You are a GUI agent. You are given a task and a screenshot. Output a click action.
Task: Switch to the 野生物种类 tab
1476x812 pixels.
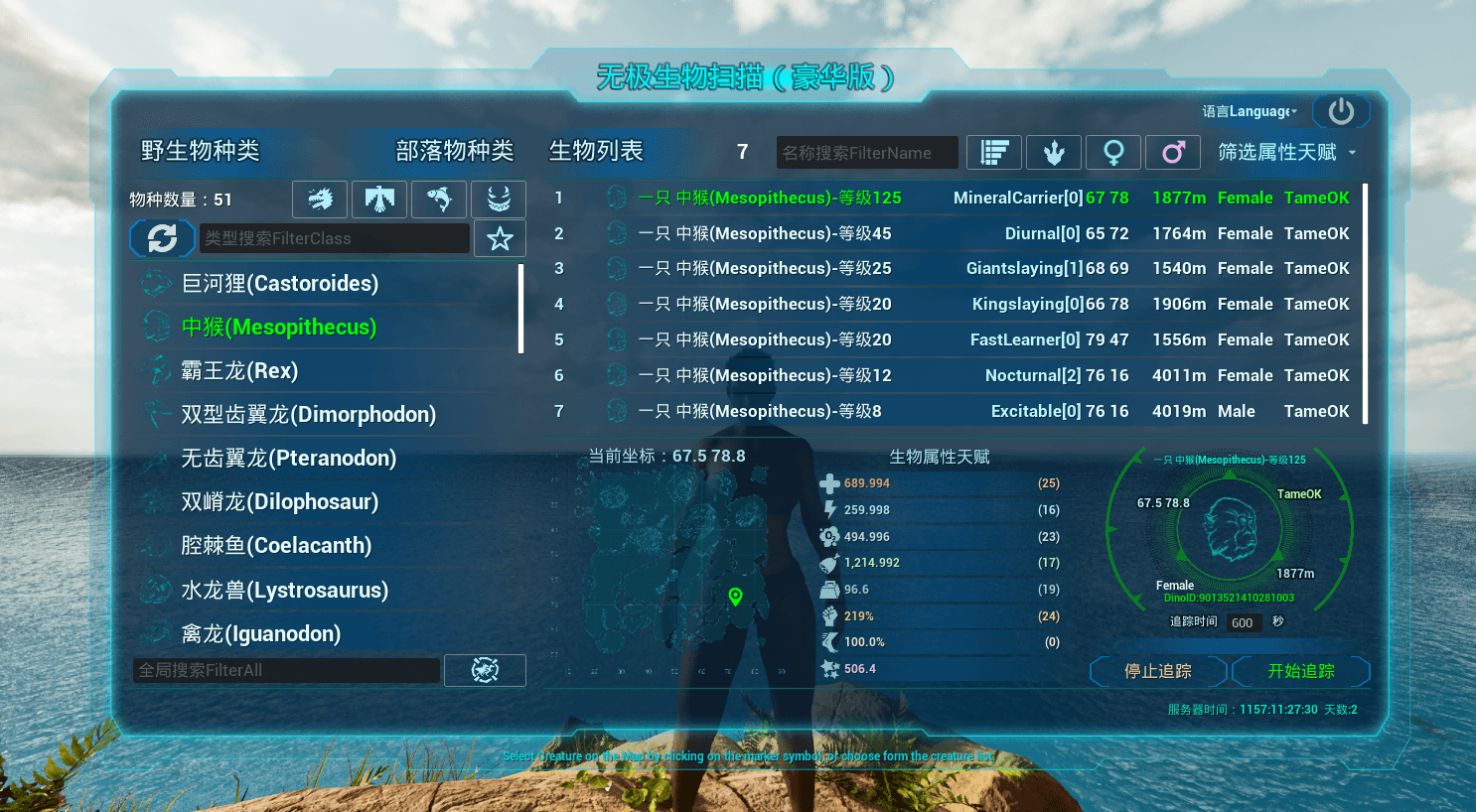pos(200,151)
